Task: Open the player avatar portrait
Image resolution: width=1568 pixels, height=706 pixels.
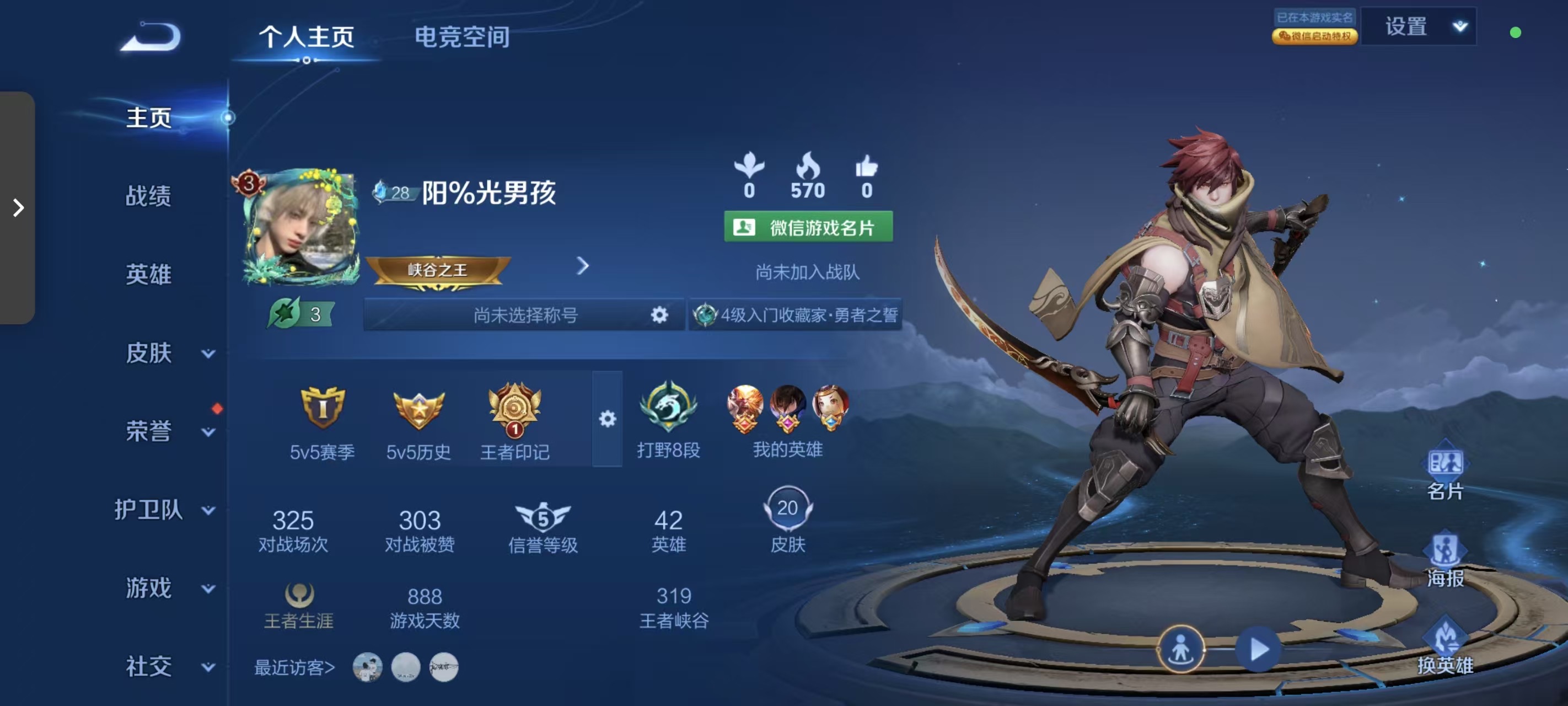Action: pos(301,227)
